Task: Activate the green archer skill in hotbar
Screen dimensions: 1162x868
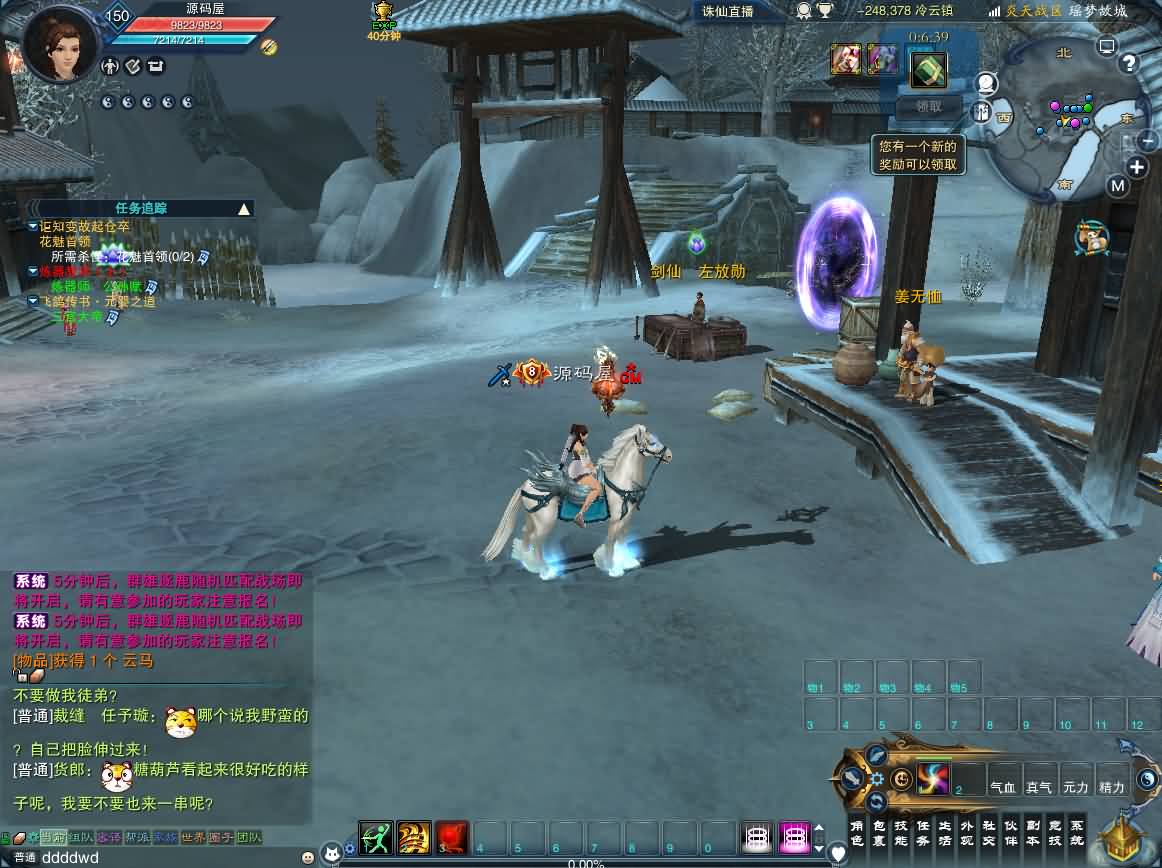Action: (376, 837)
